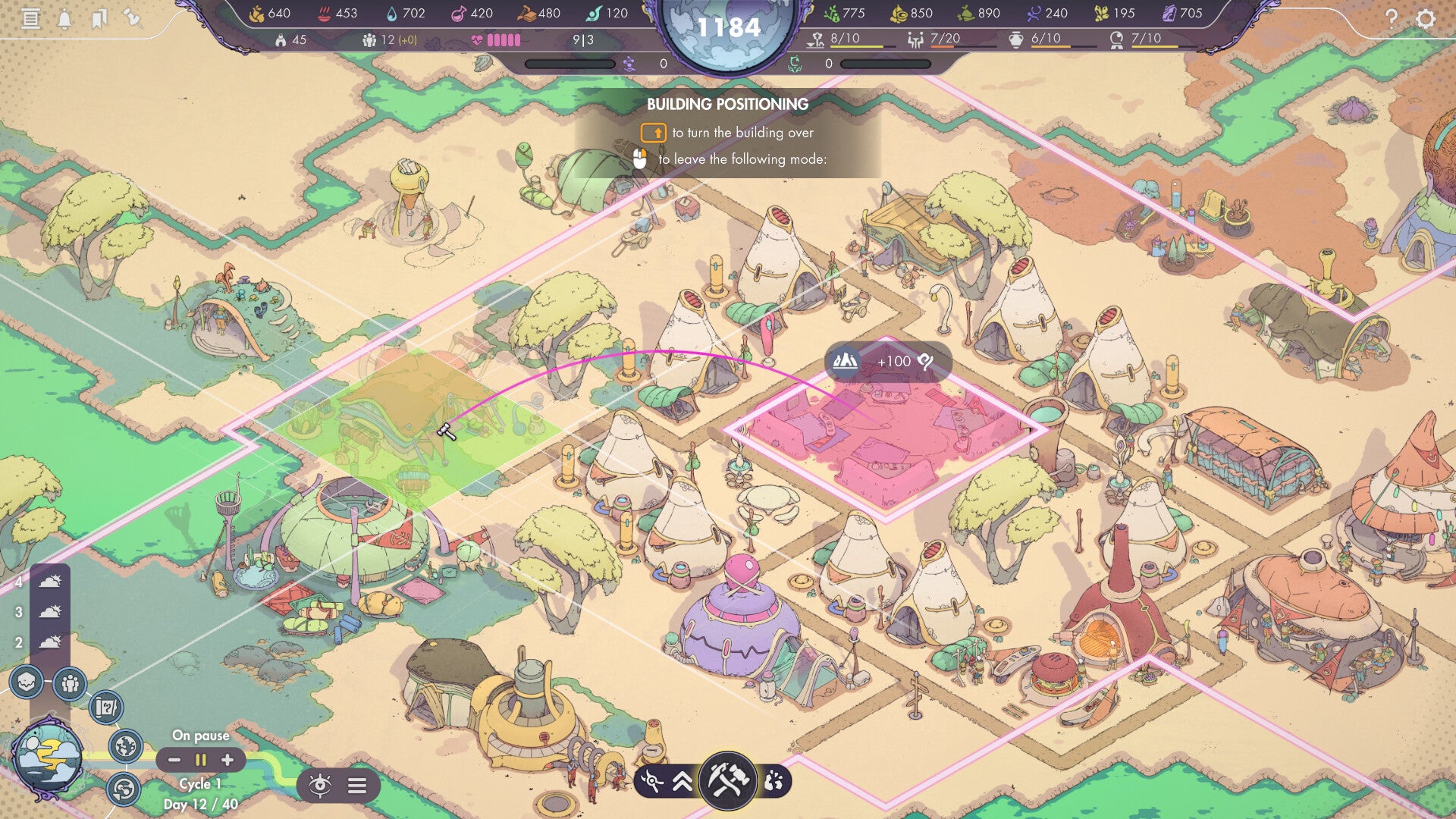Open the question mark help
1456x819 pixels.
pos(1391,18)
